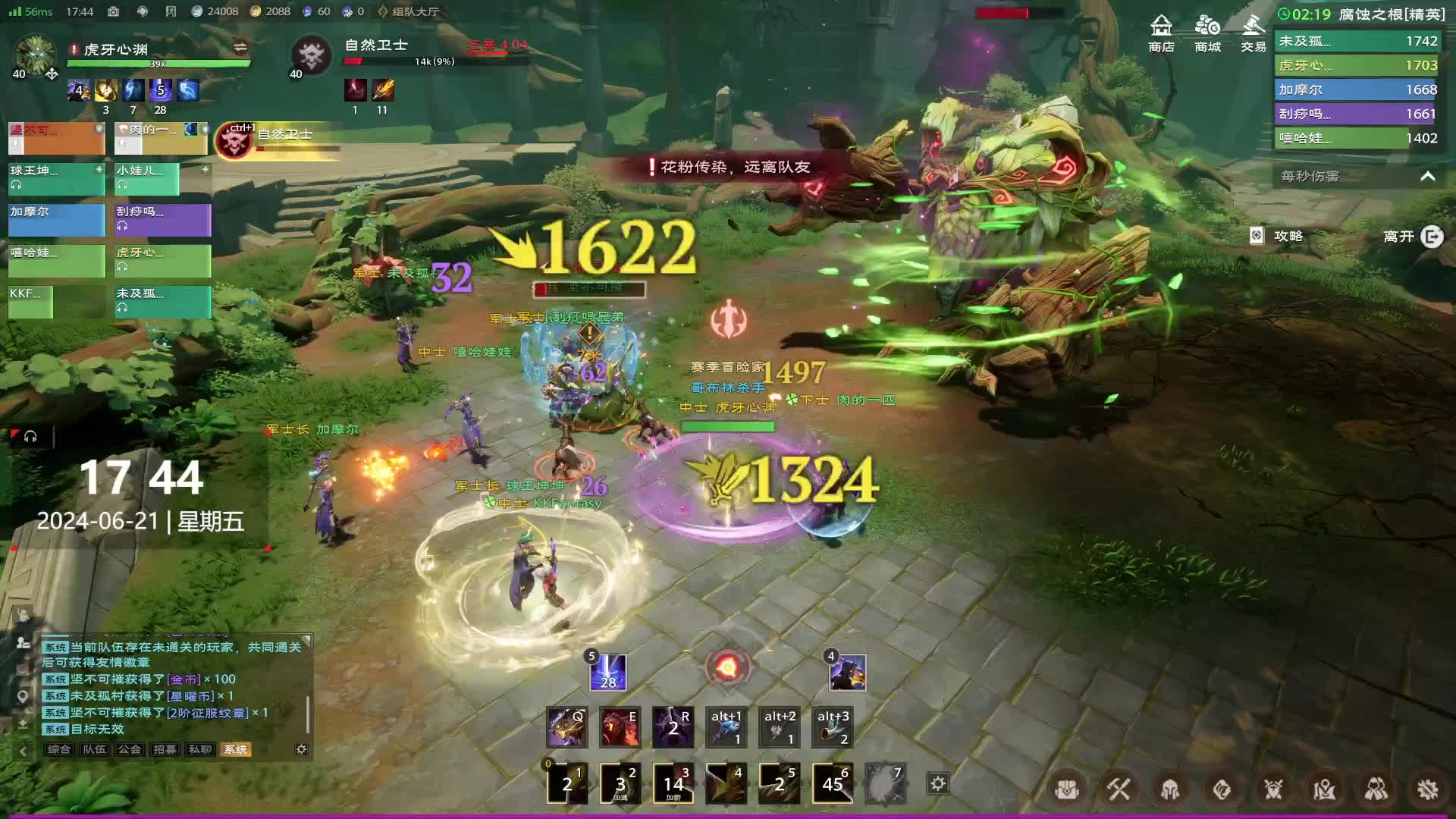
Task: Select the 自然卫士 boss target frame
Action: [x=277, y=140]
